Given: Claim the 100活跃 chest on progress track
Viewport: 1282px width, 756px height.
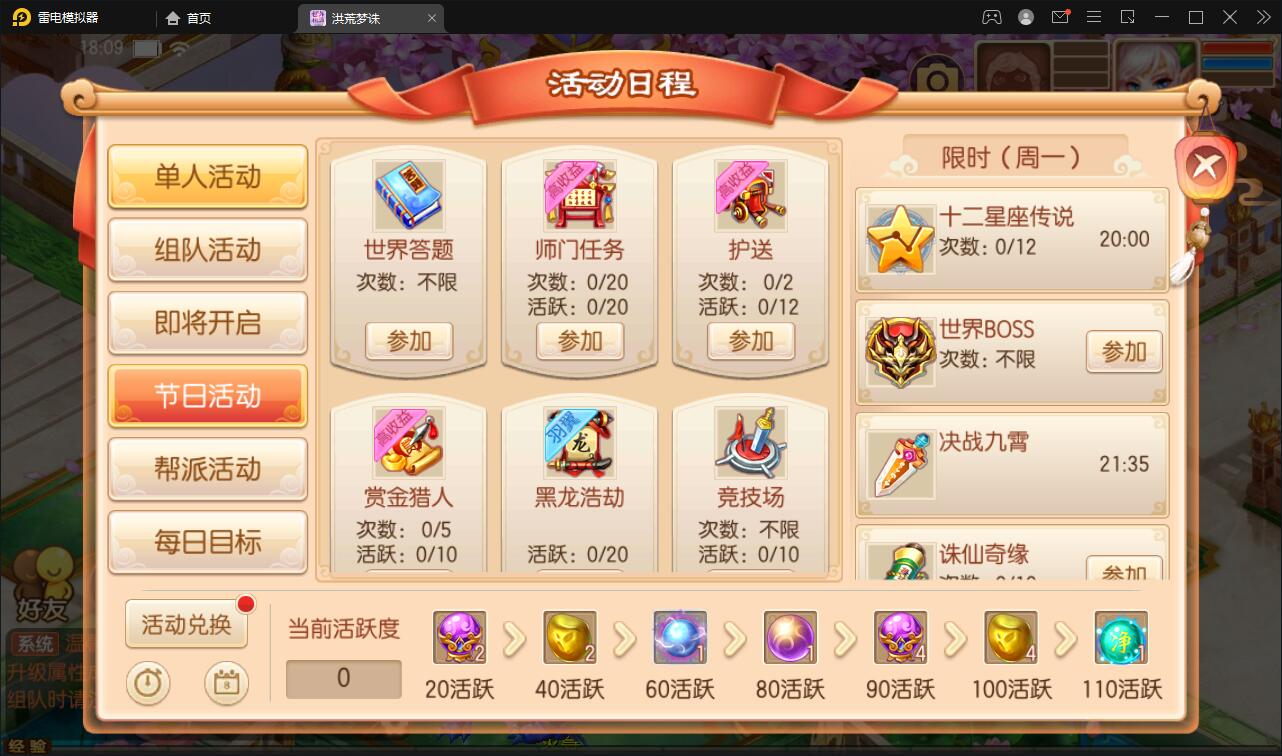Looking at the screenshot, I should pyautogui.click(x=1010, y=637).
